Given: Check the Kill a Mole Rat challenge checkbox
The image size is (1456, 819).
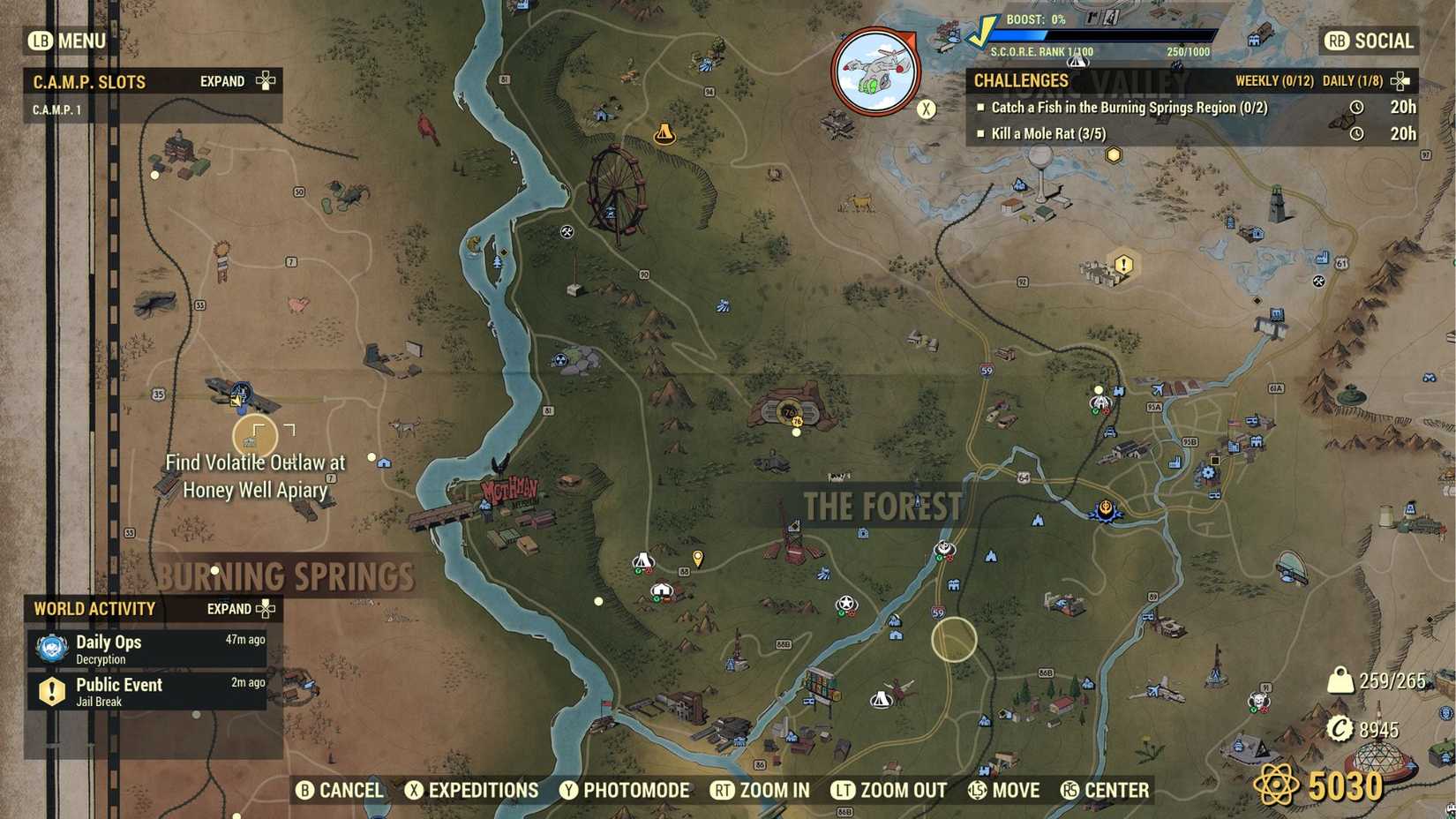Looking at the screenshot, I should coord(983,133).
